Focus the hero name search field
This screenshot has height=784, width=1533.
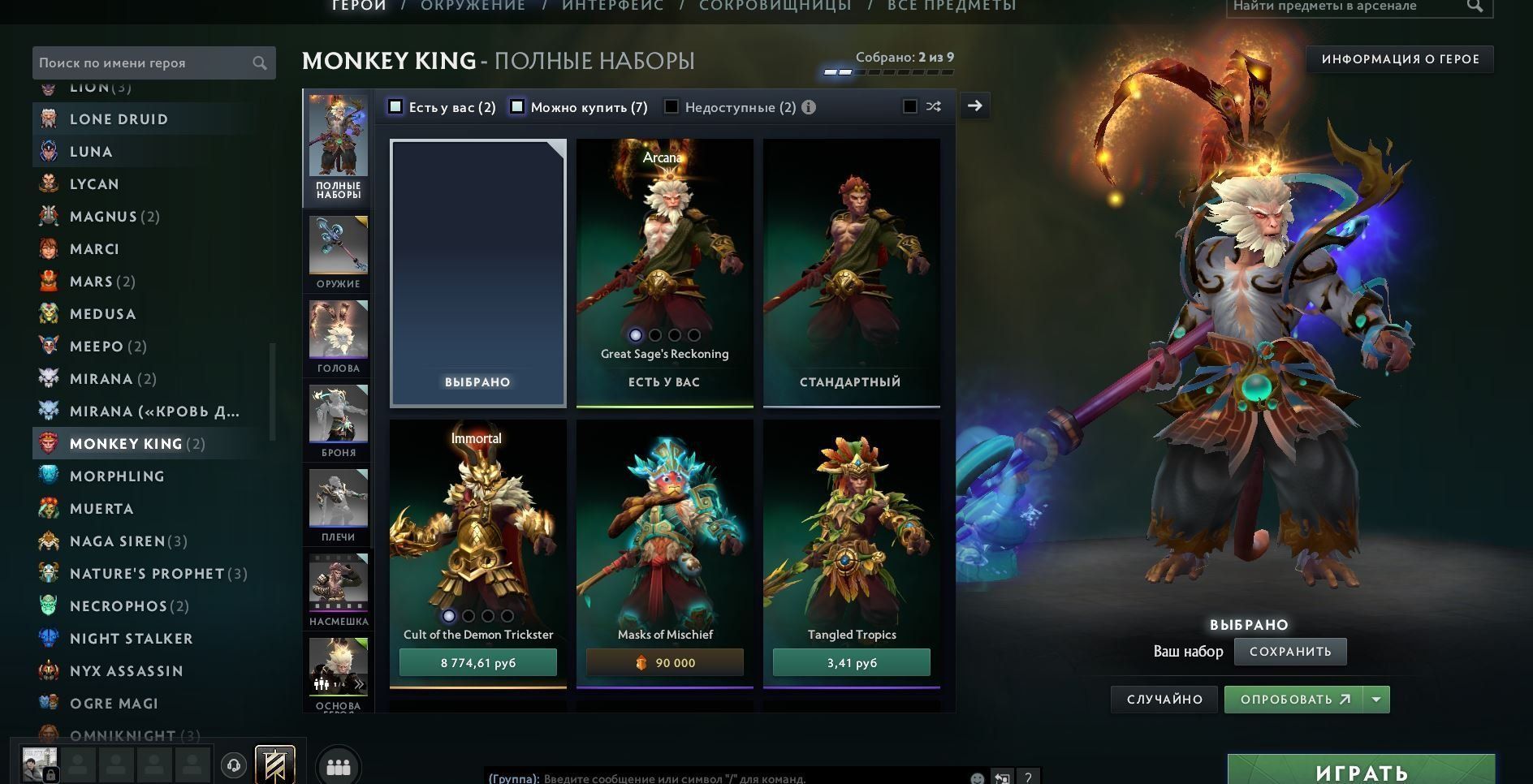click(x=145, y=63)
